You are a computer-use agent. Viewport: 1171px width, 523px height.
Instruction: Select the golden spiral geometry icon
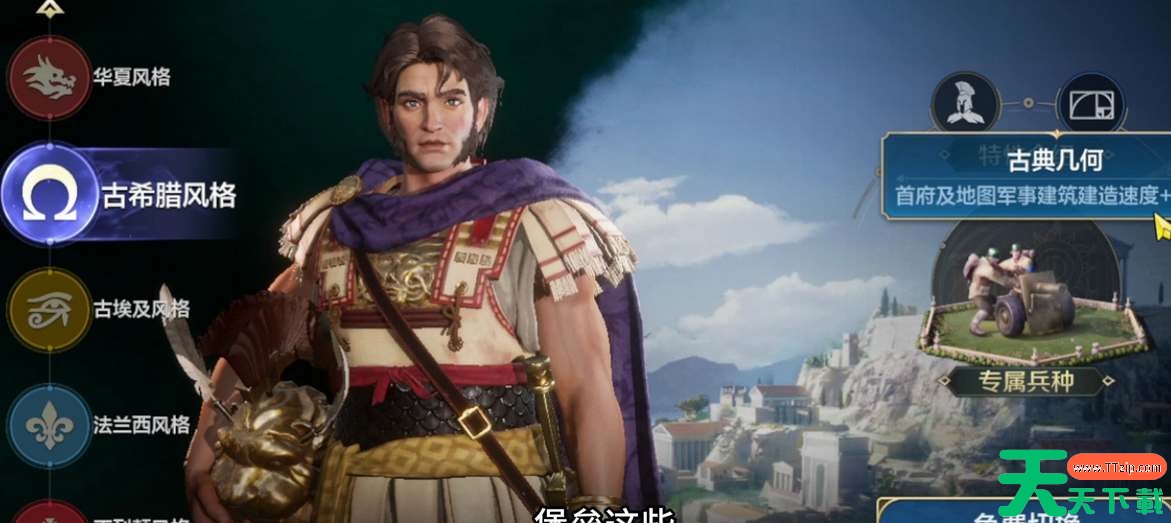pyautogui.click(x=1091, y=104)
